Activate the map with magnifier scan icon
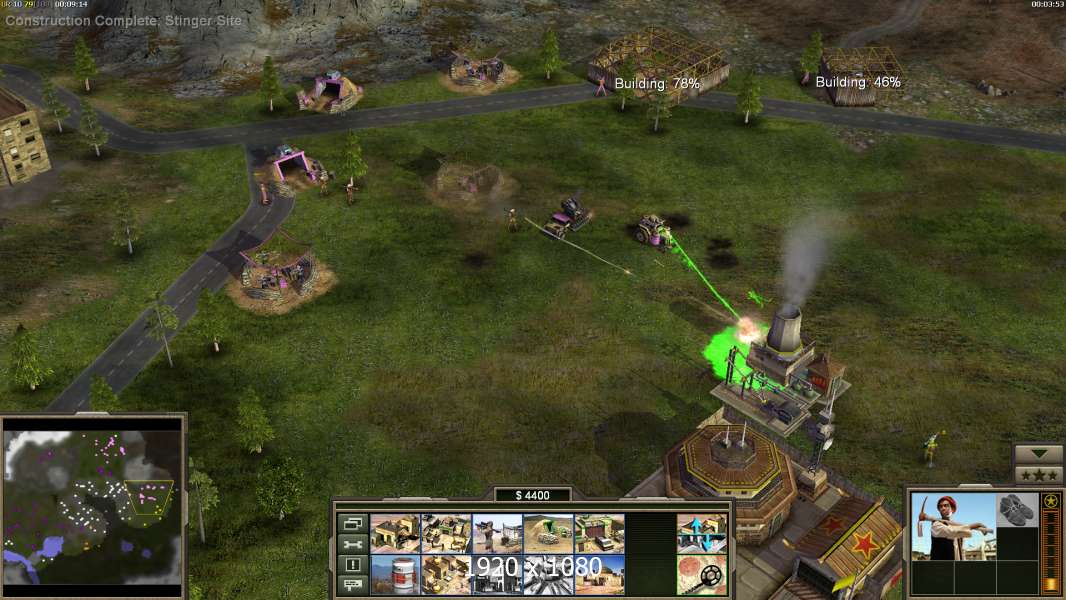1066x600 pixels. 701,574
